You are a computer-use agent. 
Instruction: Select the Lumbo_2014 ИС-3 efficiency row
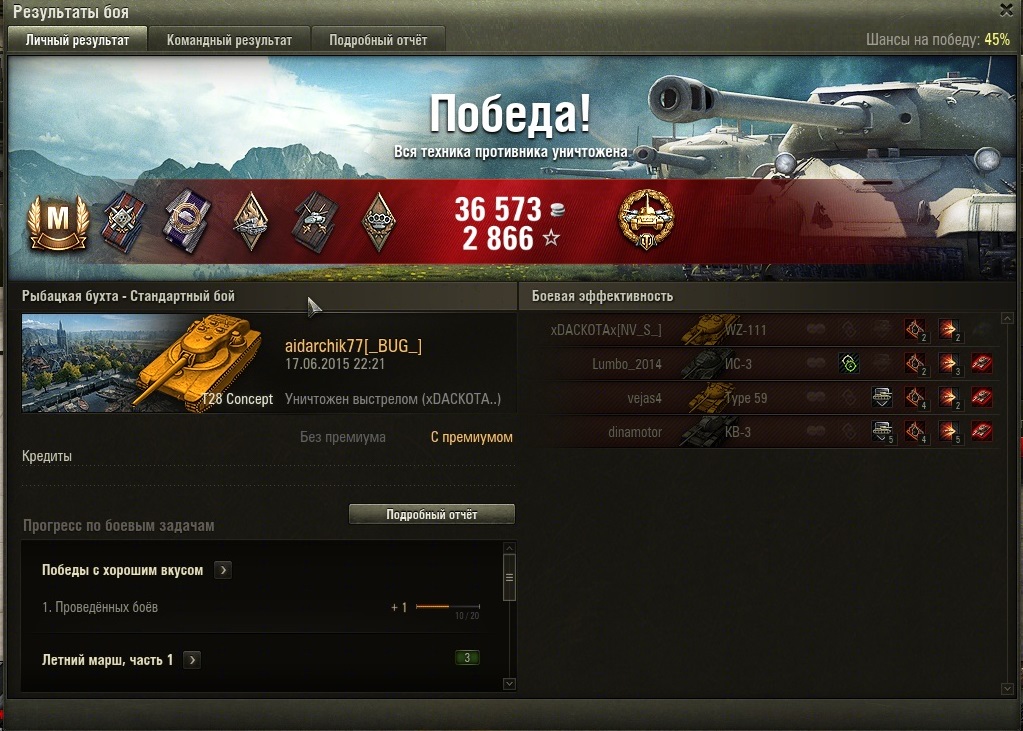[x=760, y=364]
